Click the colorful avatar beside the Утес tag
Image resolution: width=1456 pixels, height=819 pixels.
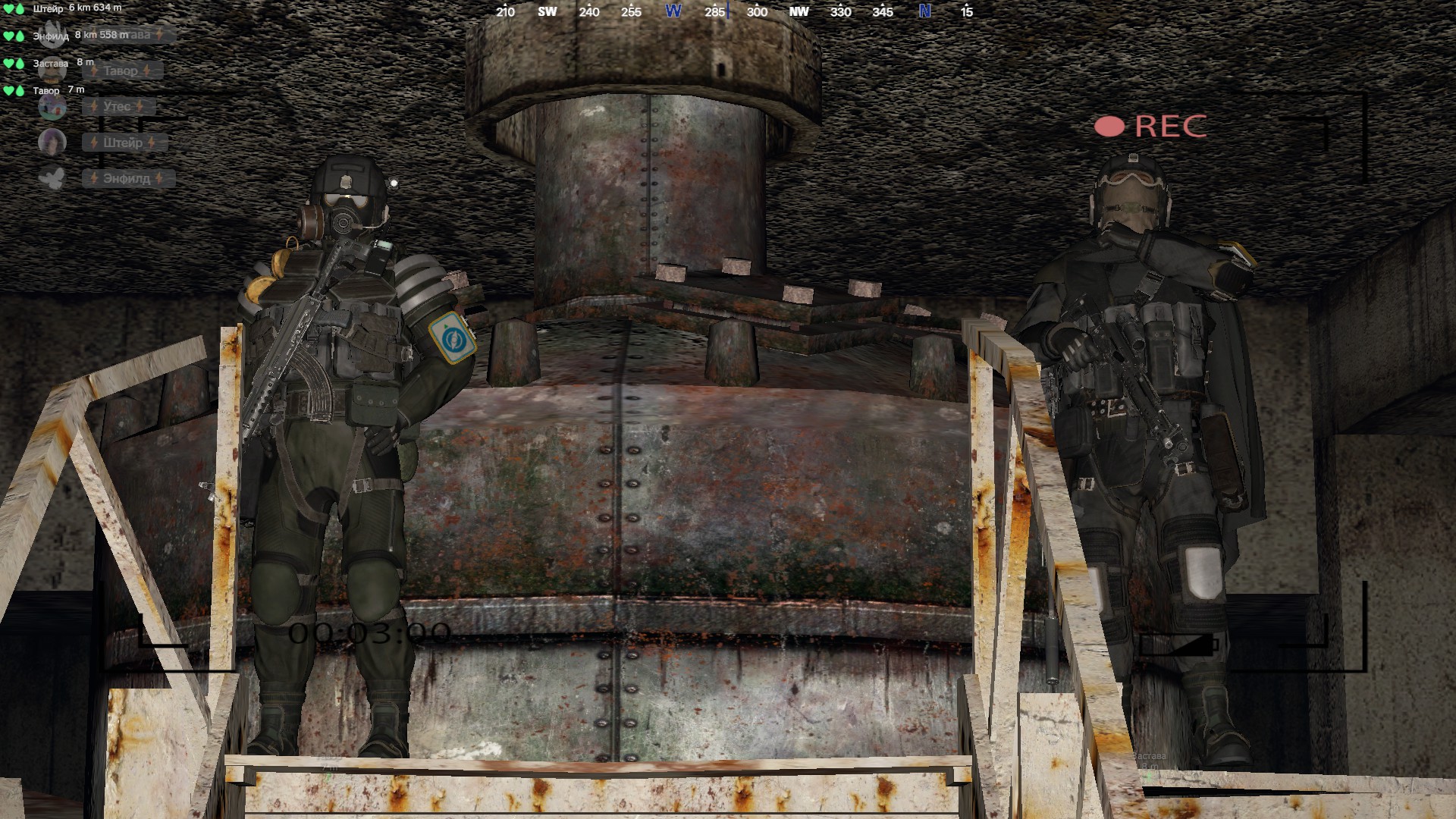click(52, 107)
